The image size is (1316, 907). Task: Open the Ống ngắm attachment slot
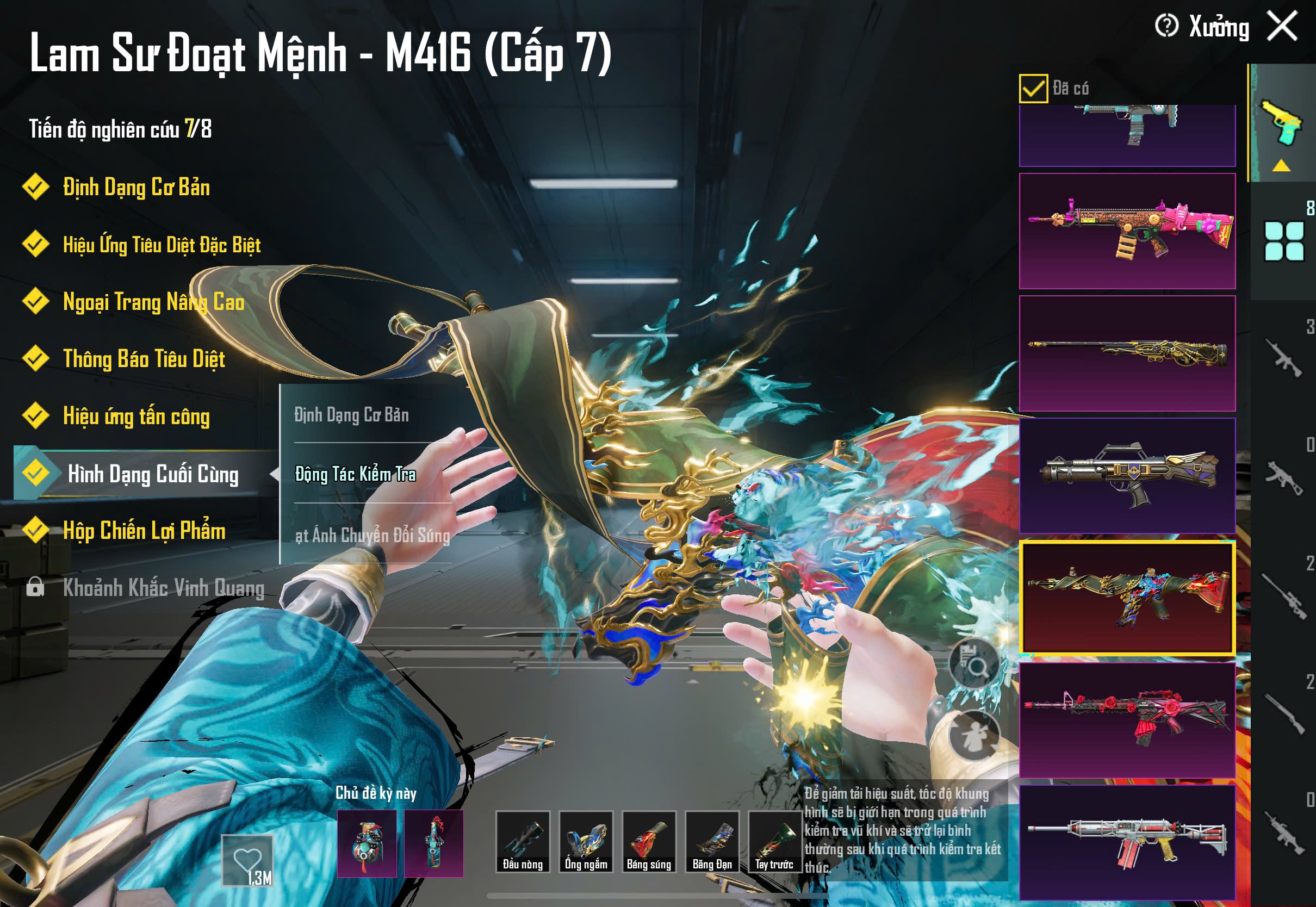[586, 842]
